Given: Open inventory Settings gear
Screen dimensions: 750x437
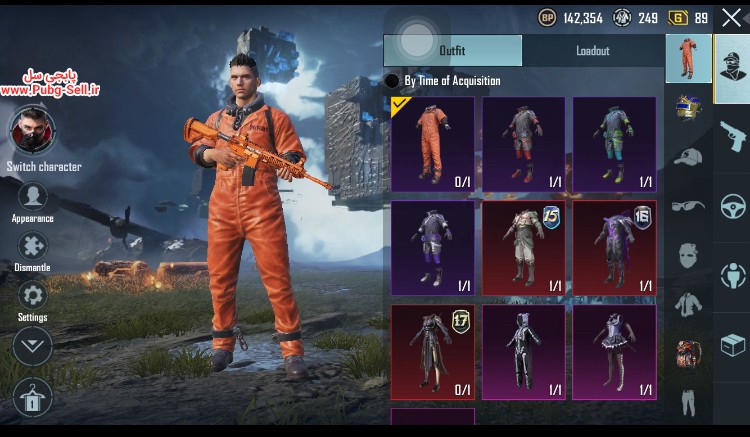Looking at the screenshot, I should point(33,296).
